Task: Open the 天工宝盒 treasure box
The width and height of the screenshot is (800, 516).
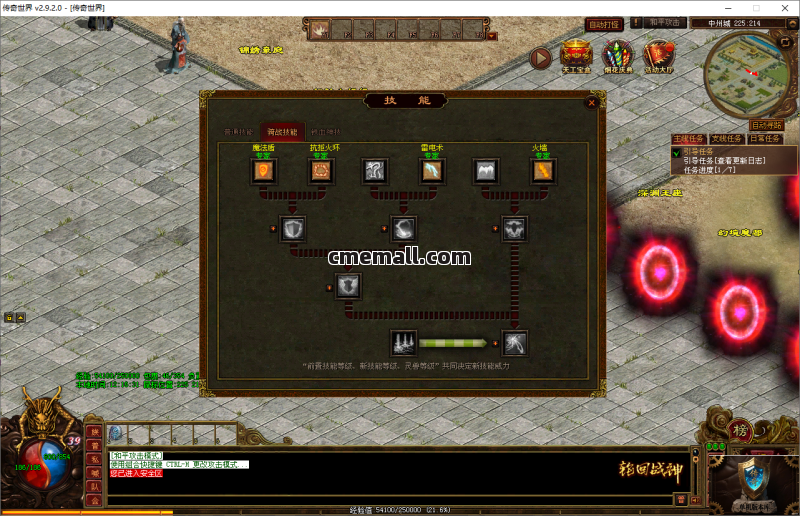Action: [576, 56]
